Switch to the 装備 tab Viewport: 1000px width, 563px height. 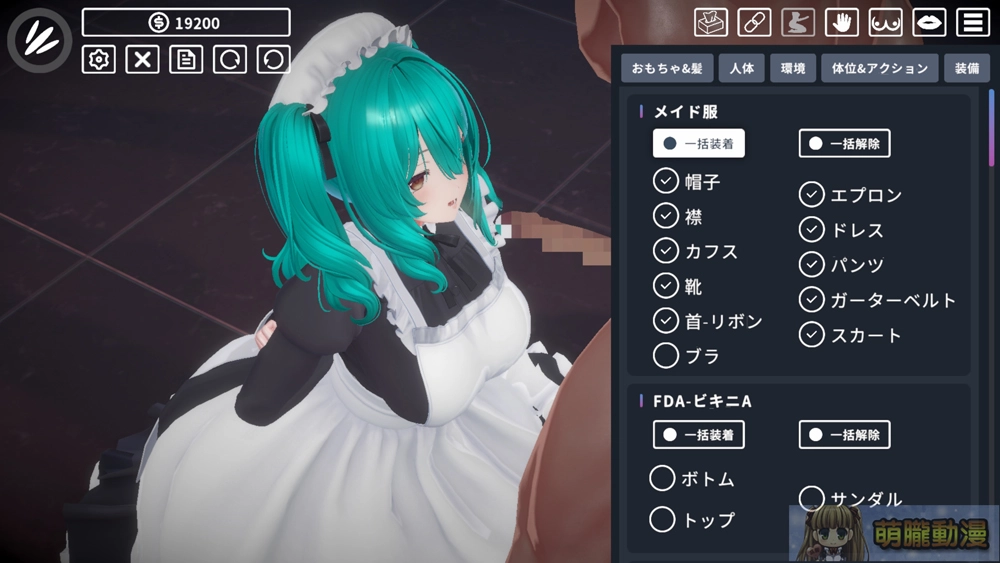pos(967,69)
